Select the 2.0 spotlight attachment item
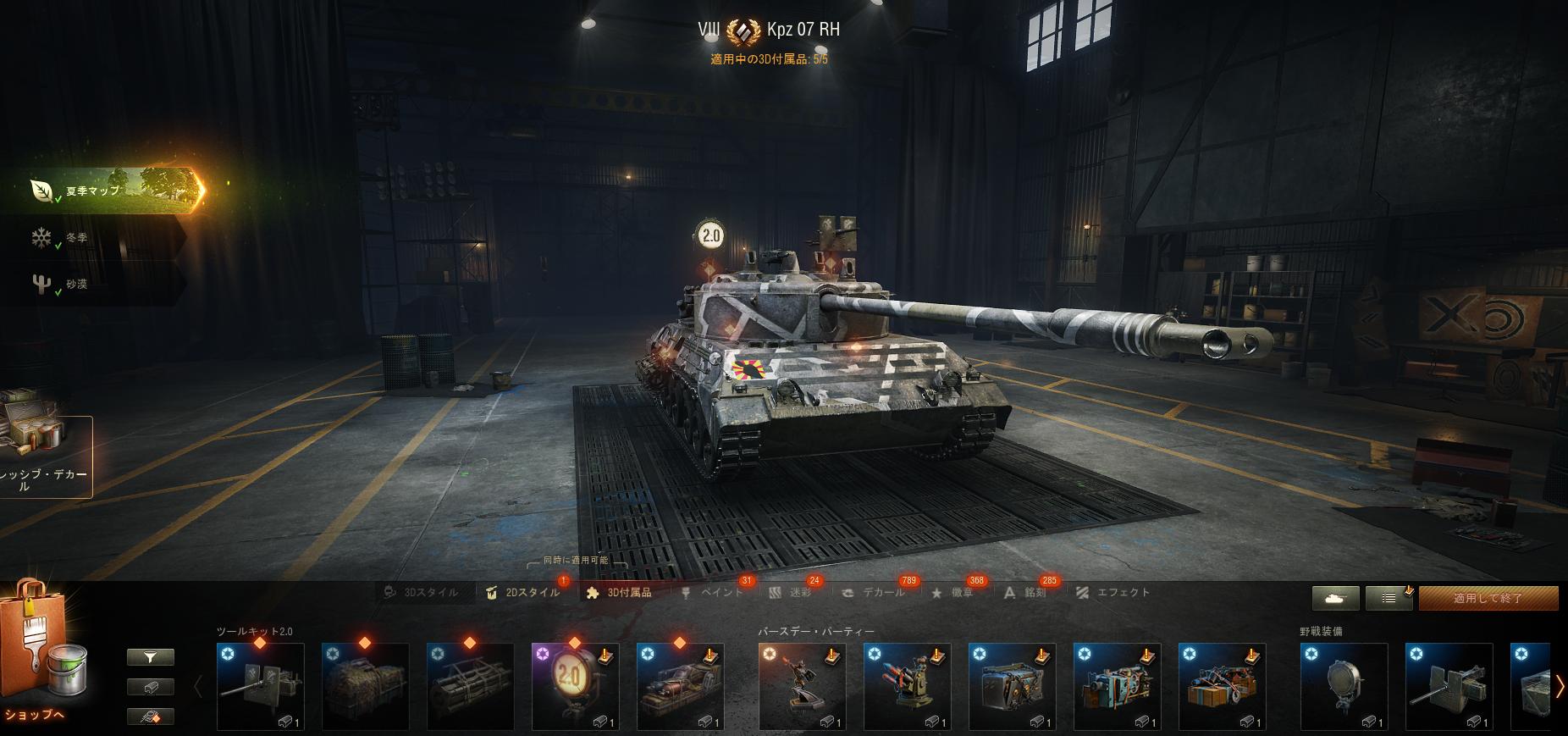Screen dimensions: 1568x736 (575, 686)
